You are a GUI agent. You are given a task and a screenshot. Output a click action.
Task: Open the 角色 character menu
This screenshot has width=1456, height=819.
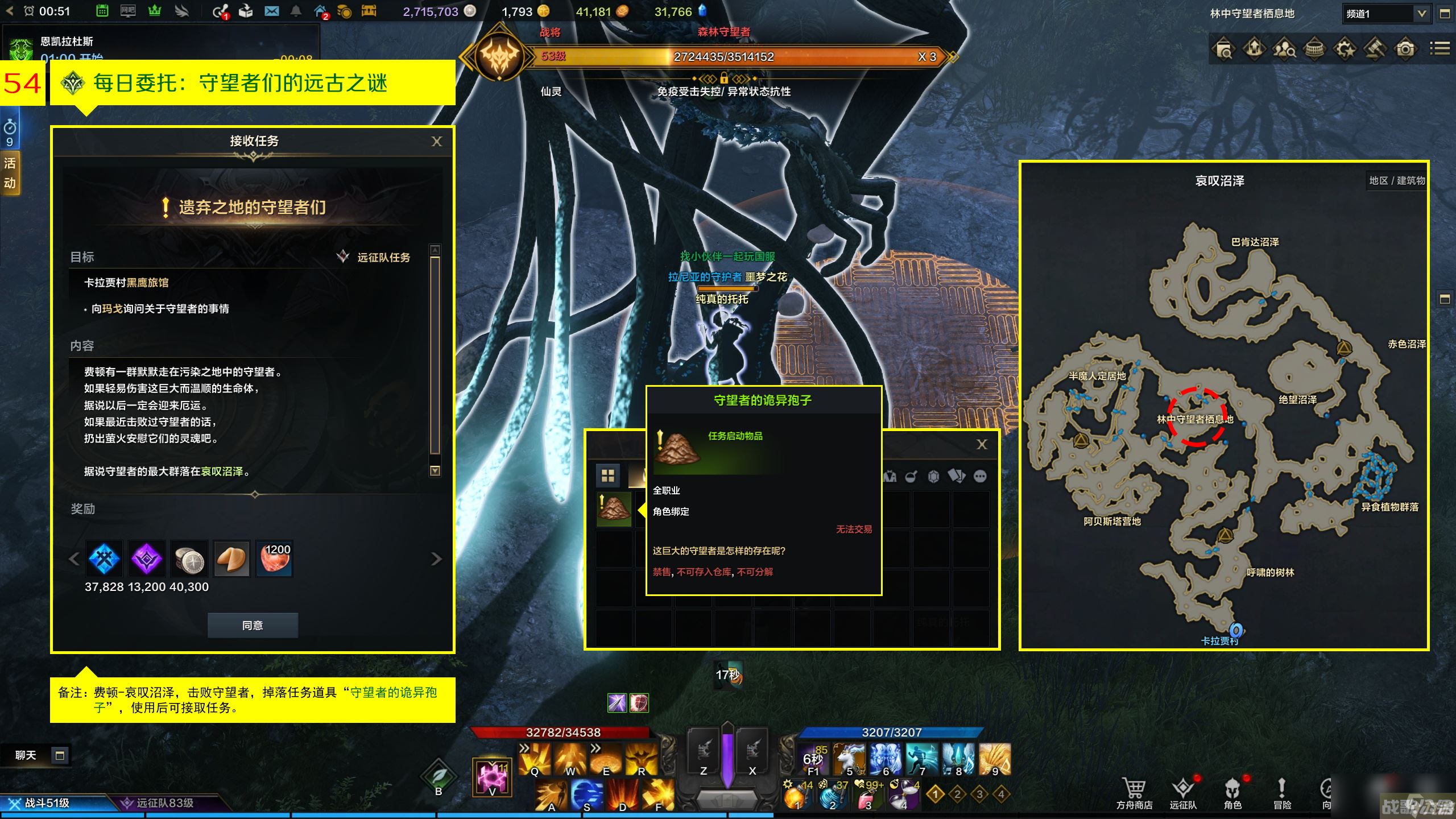tap(1232, 793)
